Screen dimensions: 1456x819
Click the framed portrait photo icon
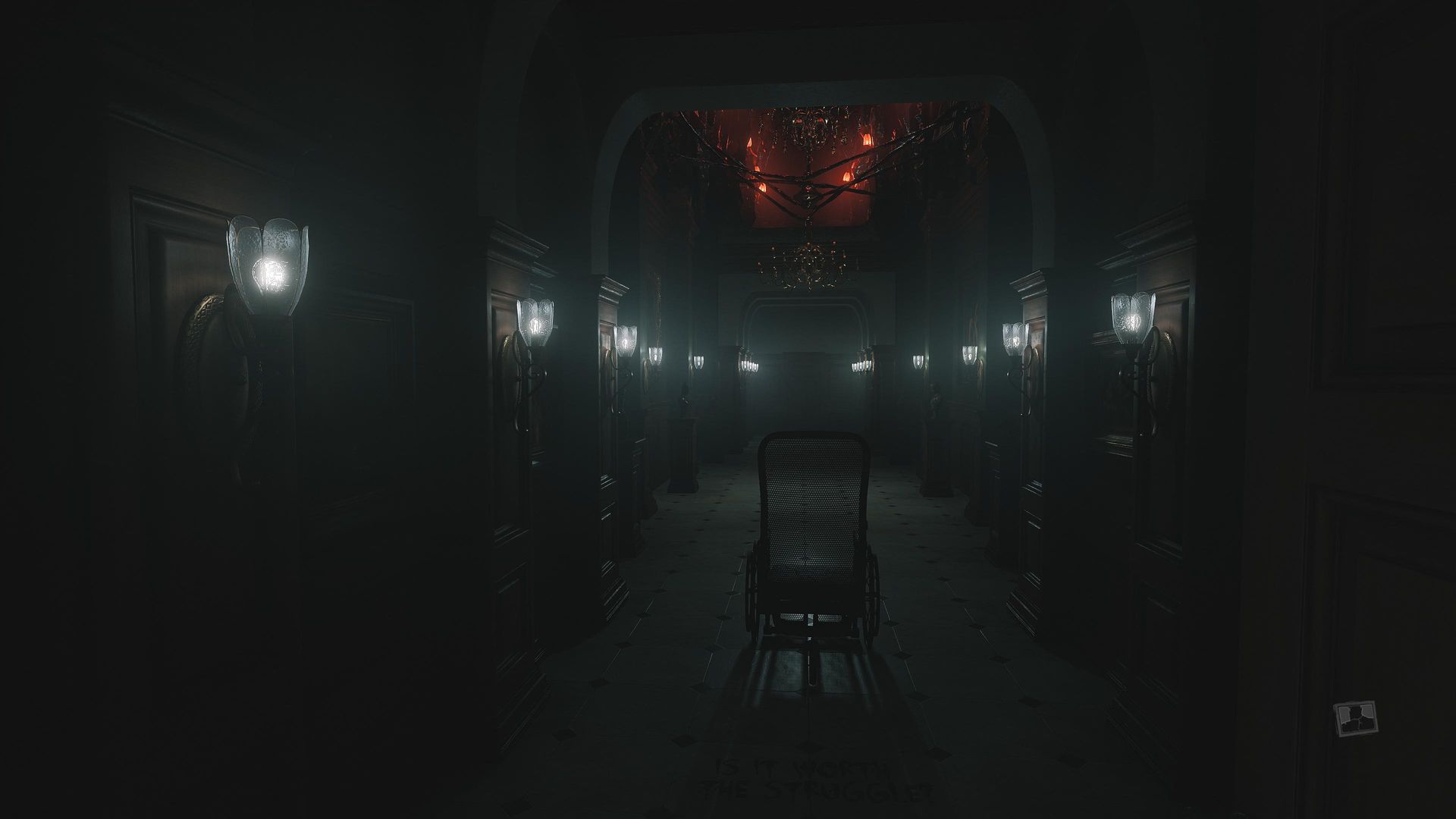(1355, 717)
